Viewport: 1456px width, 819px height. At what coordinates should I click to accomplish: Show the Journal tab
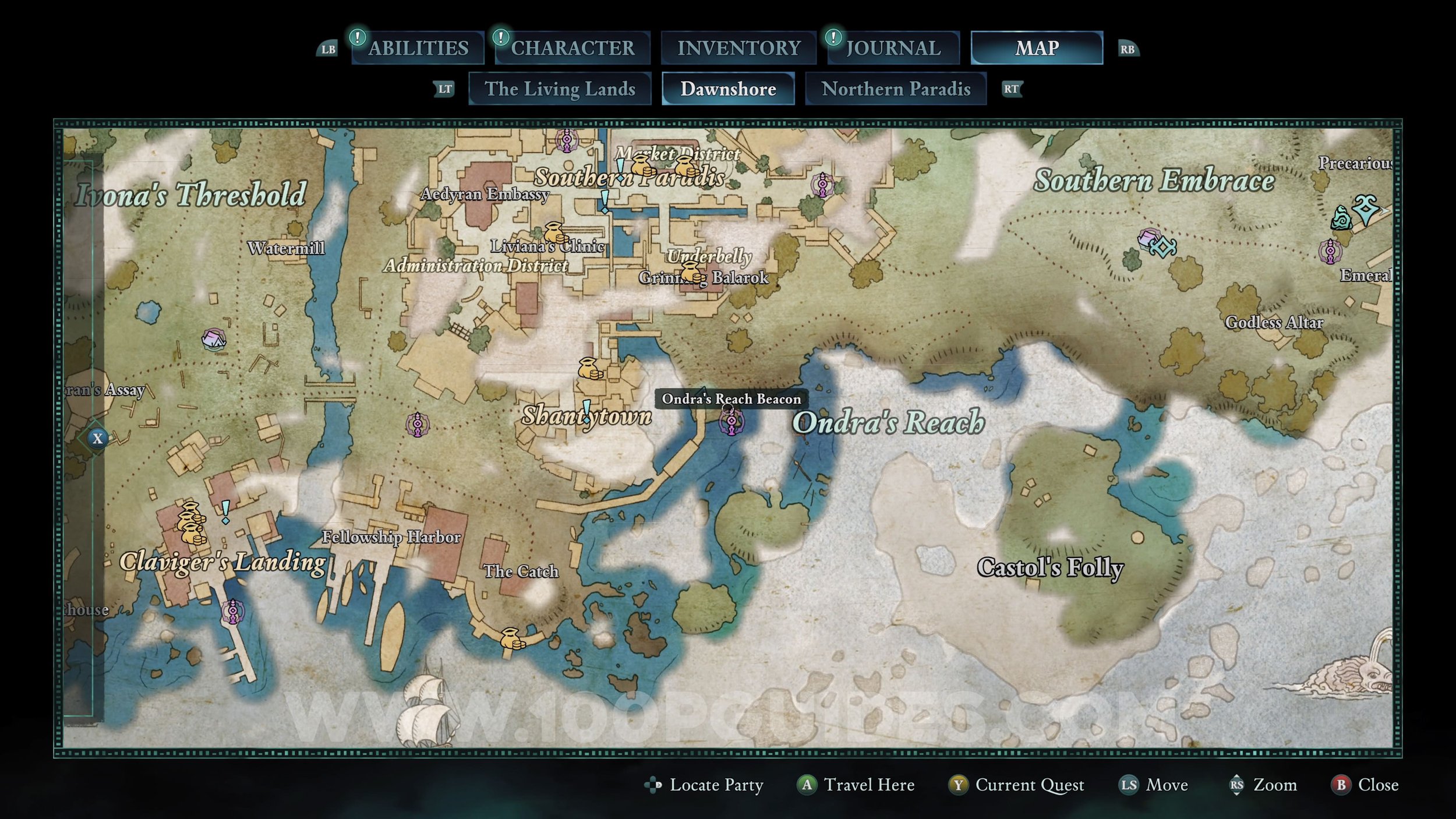pos(893,48)
